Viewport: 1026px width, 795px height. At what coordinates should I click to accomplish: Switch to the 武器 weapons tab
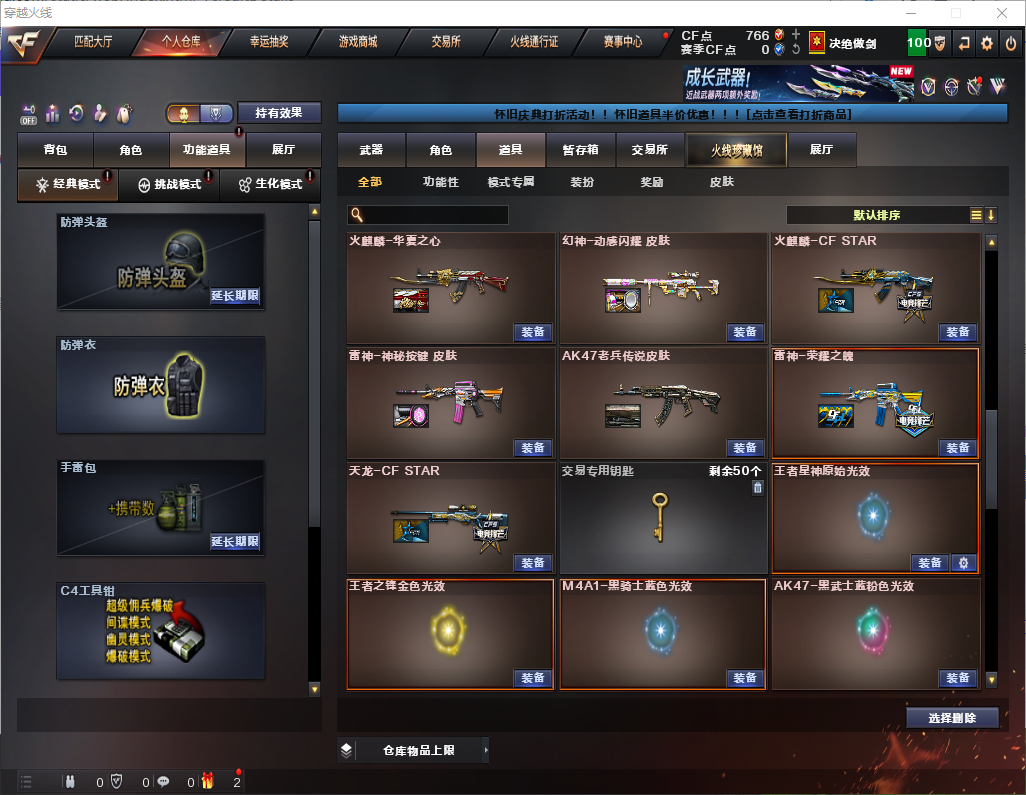[x=371, y=150]
